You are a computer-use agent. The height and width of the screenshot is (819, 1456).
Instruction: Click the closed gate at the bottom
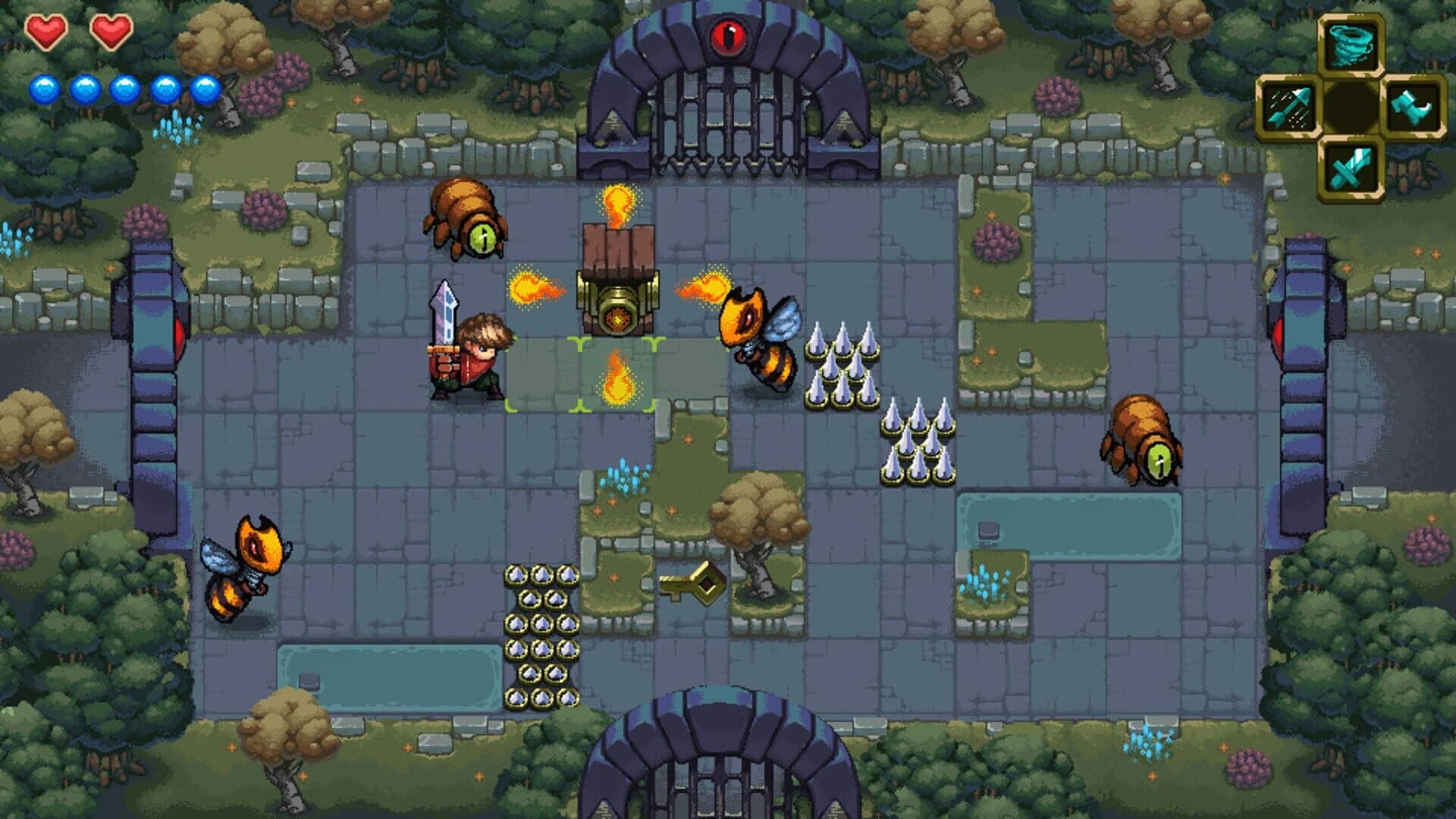pos(717,773)
